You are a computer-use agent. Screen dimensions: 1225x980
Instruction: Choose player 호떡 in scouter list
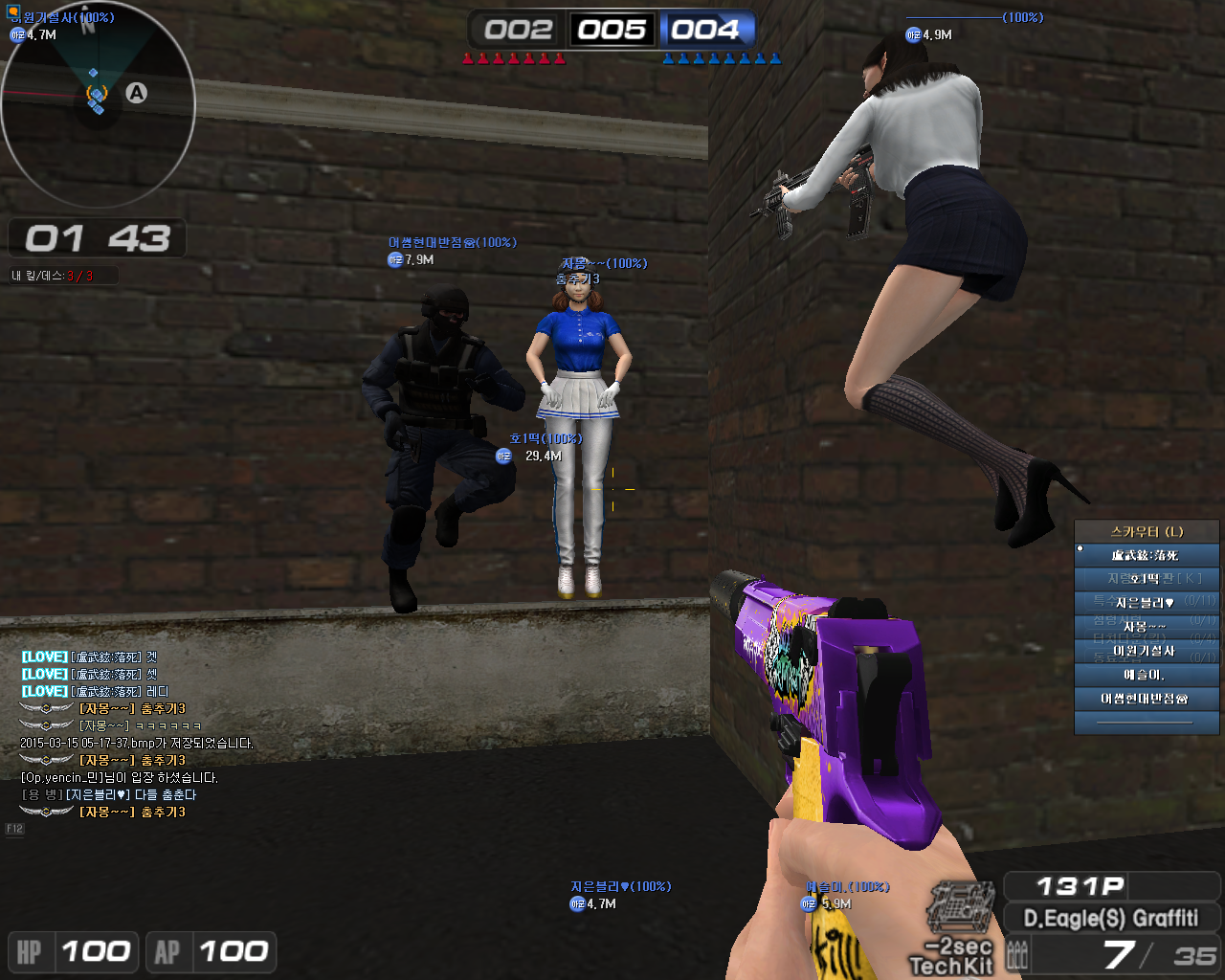pos(1147,578)
